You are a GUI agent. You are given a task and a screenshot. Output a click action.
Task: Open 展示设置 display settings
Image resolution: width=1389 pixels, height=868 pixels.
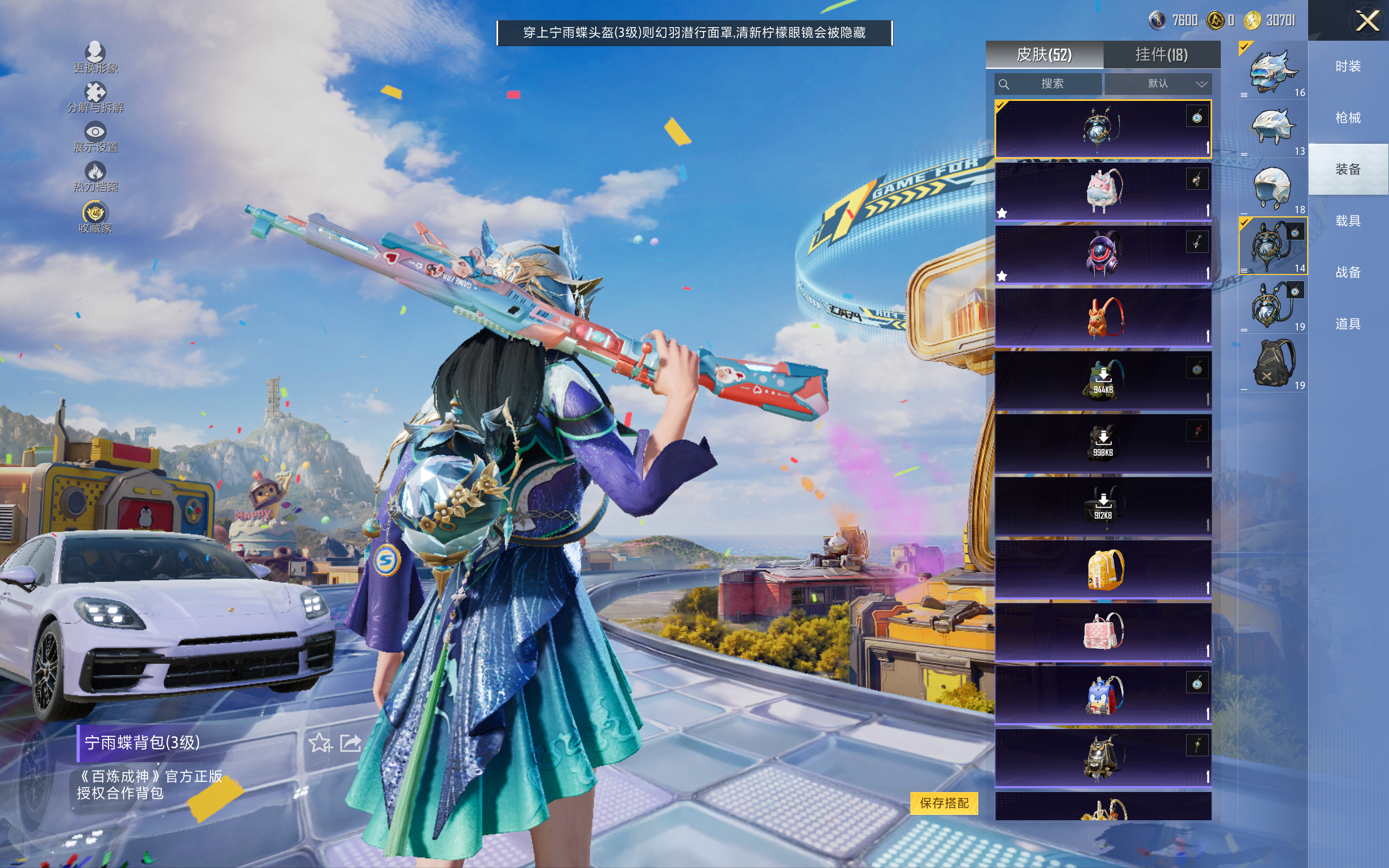point(95,137)
